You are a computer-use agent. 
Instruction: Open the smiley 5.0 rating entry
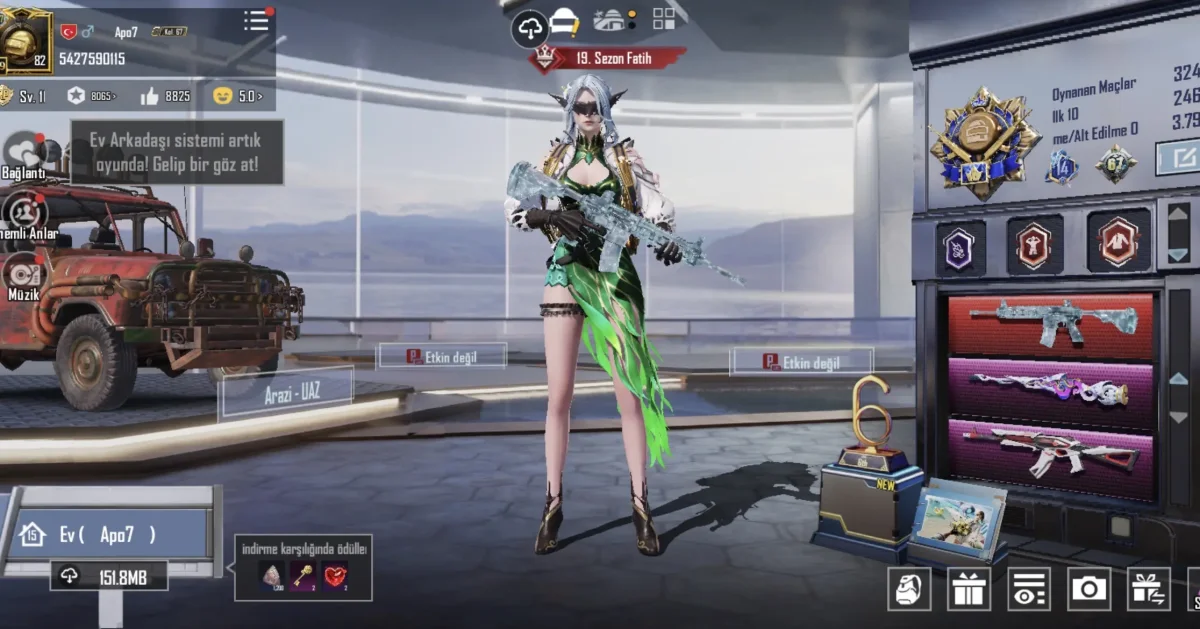click(x=238, y=96)
